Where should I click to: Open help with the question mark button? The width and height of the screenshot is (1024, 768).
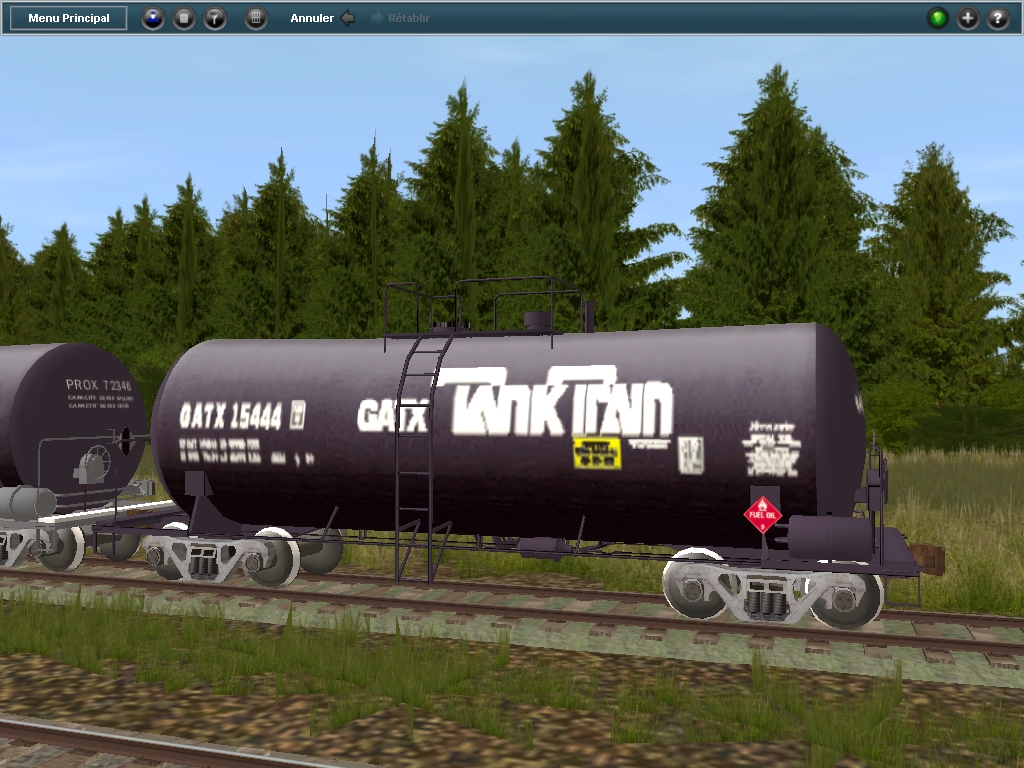998,18
